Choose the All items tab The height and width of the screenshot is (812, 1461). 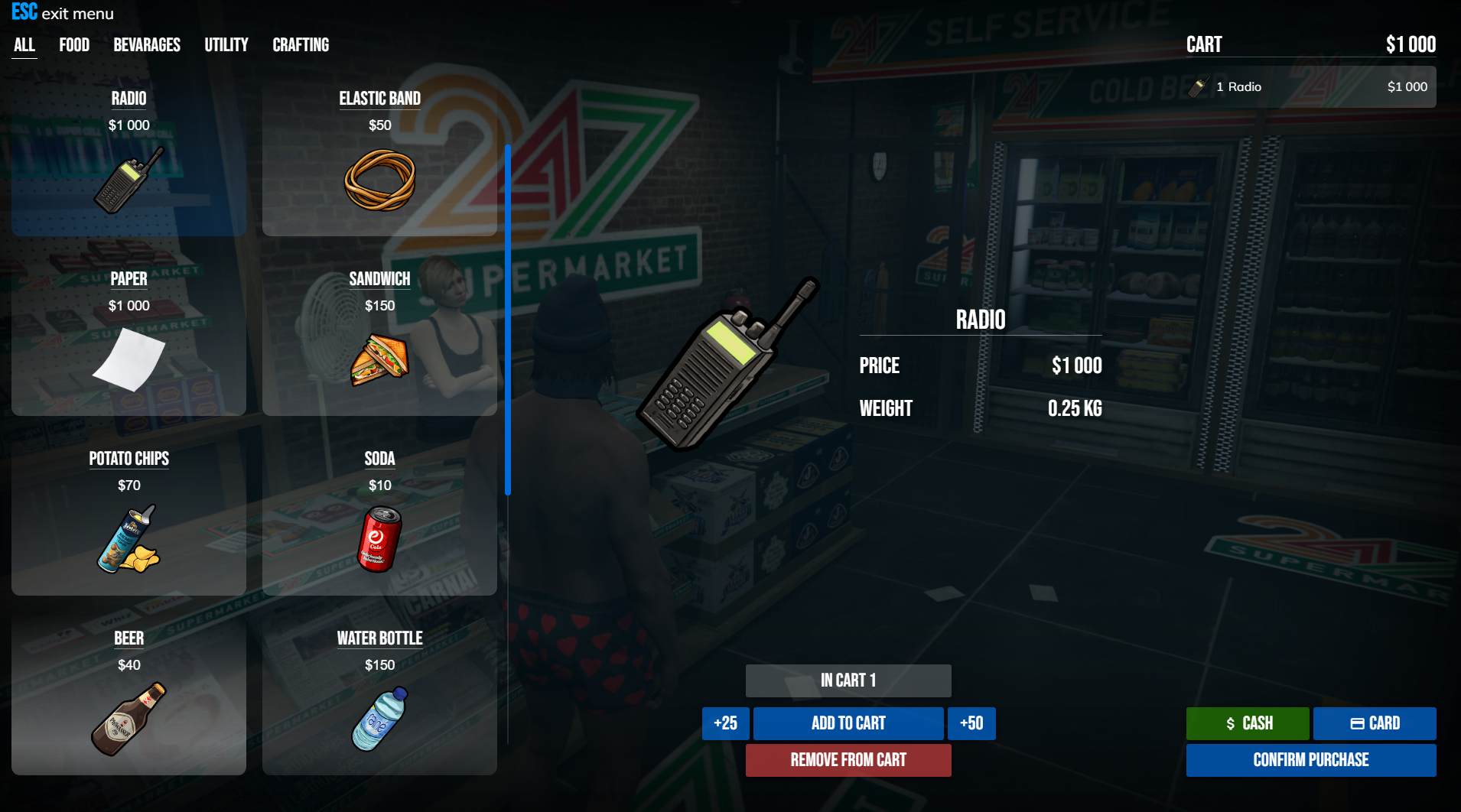click(x=24, y=45)
